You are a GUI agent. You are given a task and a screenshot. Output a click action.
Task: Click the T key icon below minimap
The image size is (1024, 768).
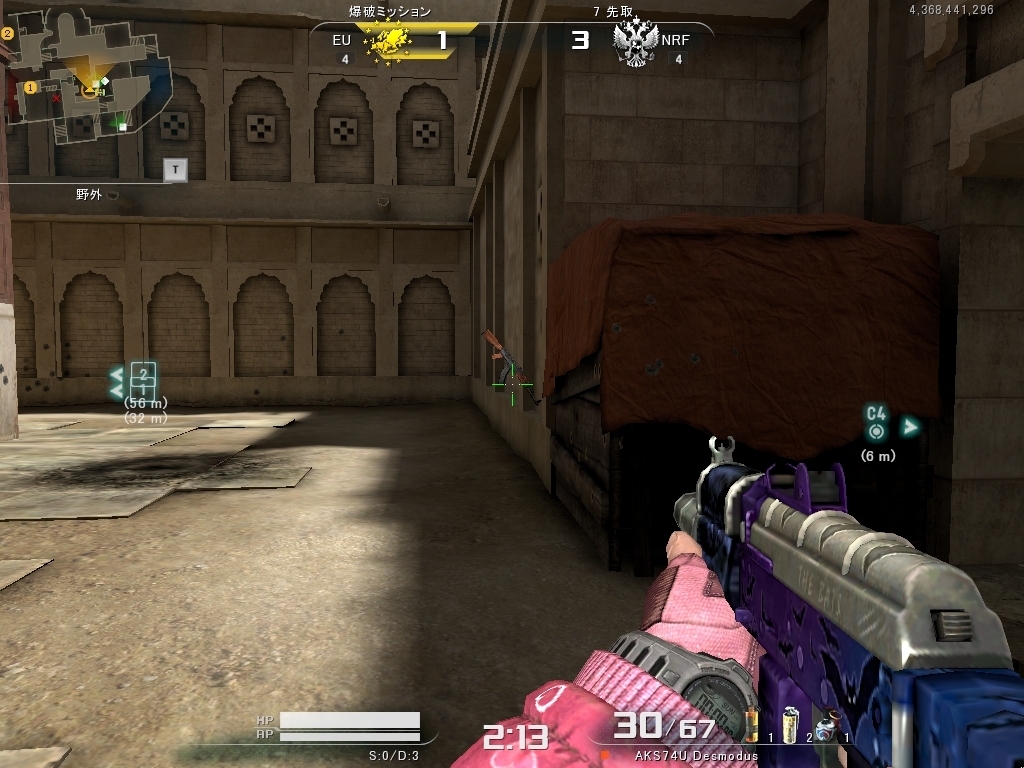click(x=176, y=170)
